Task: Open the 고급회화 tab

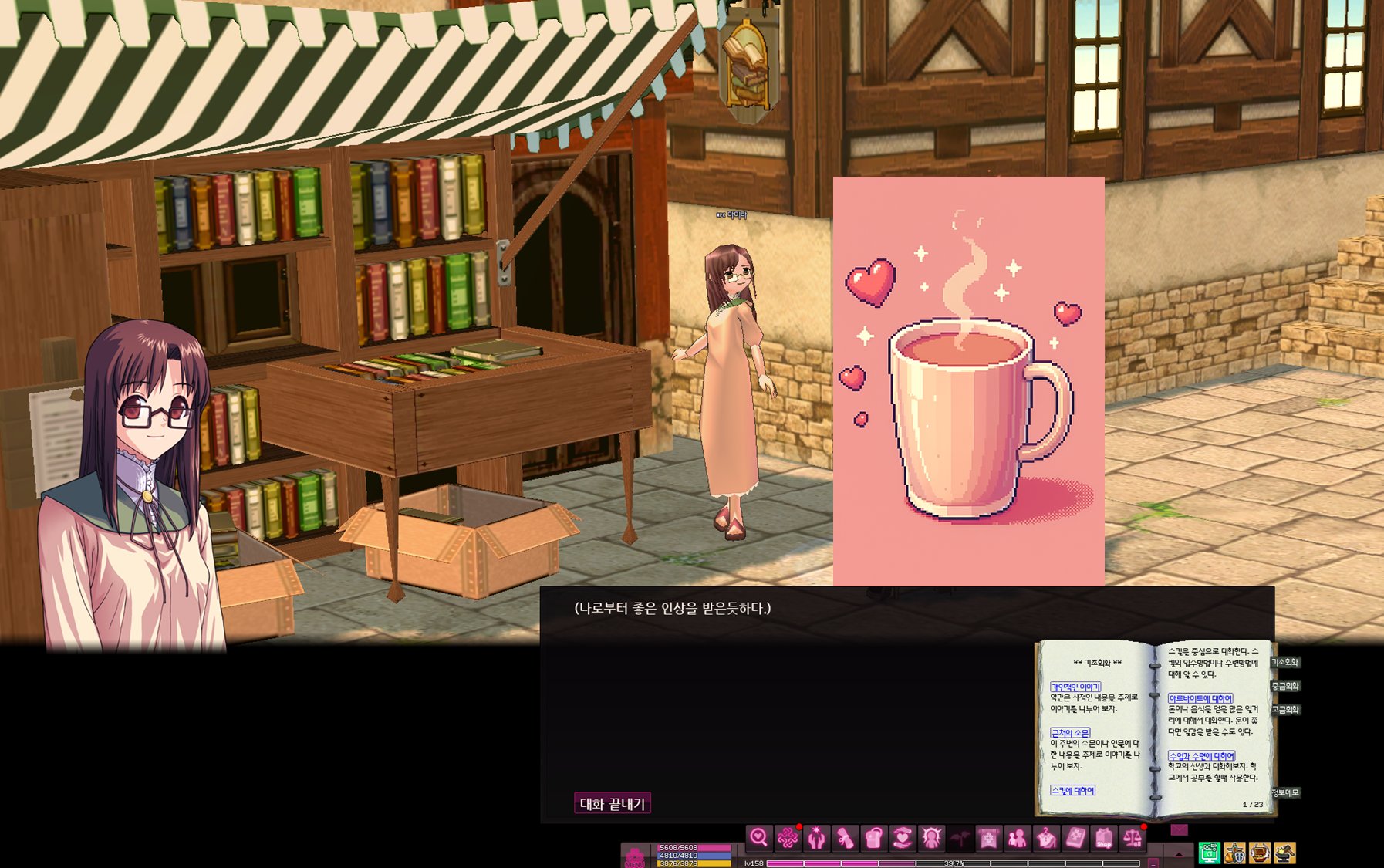Action: 1285,709
